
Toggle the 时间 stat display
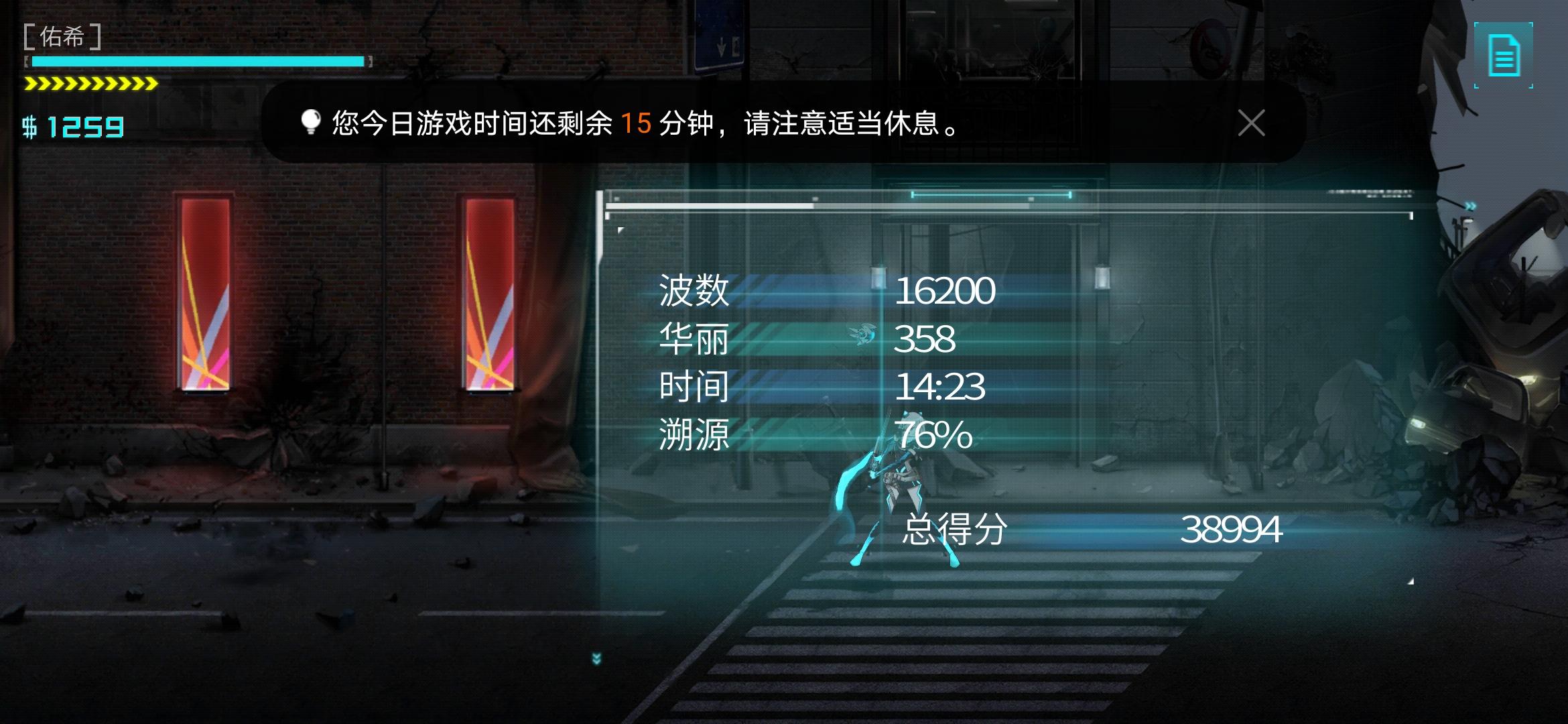pos(694,387)
